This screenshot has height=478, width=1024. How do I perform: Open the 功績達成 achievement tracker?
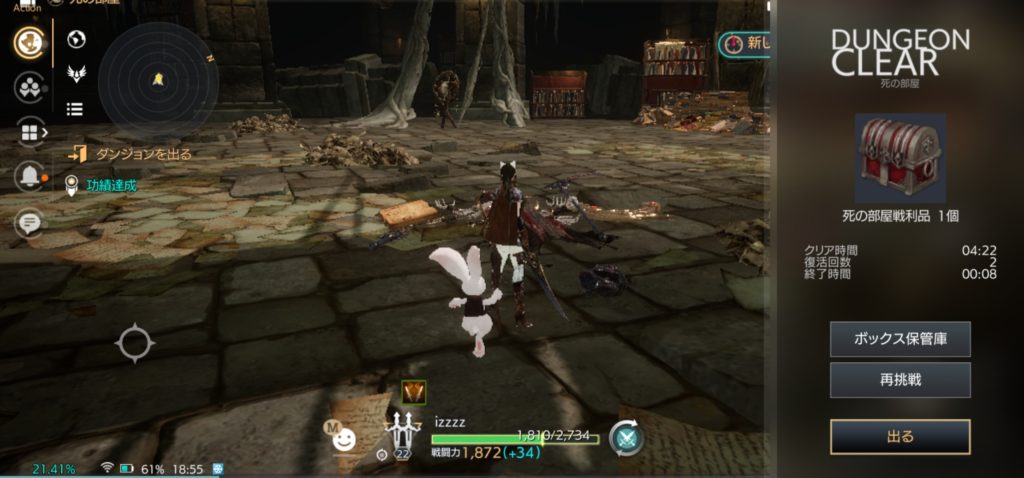tap(110, 184)
